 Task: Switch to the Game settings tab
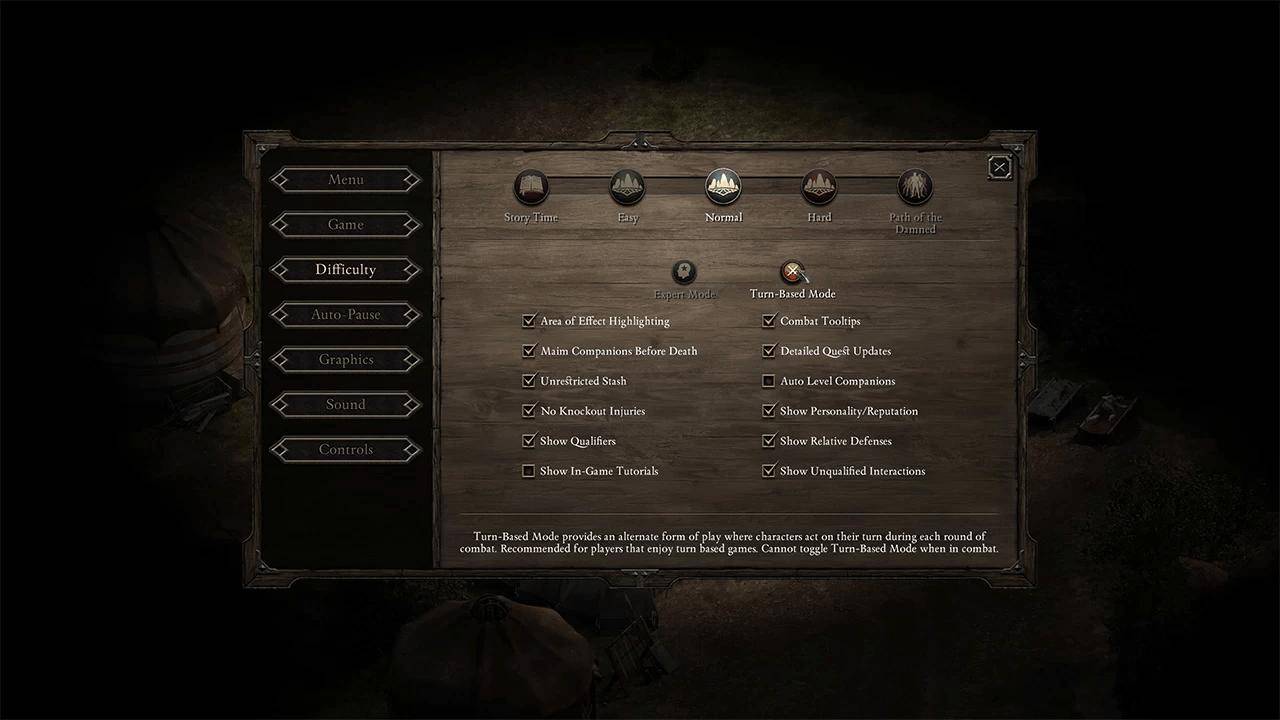[x=346, y=225]
